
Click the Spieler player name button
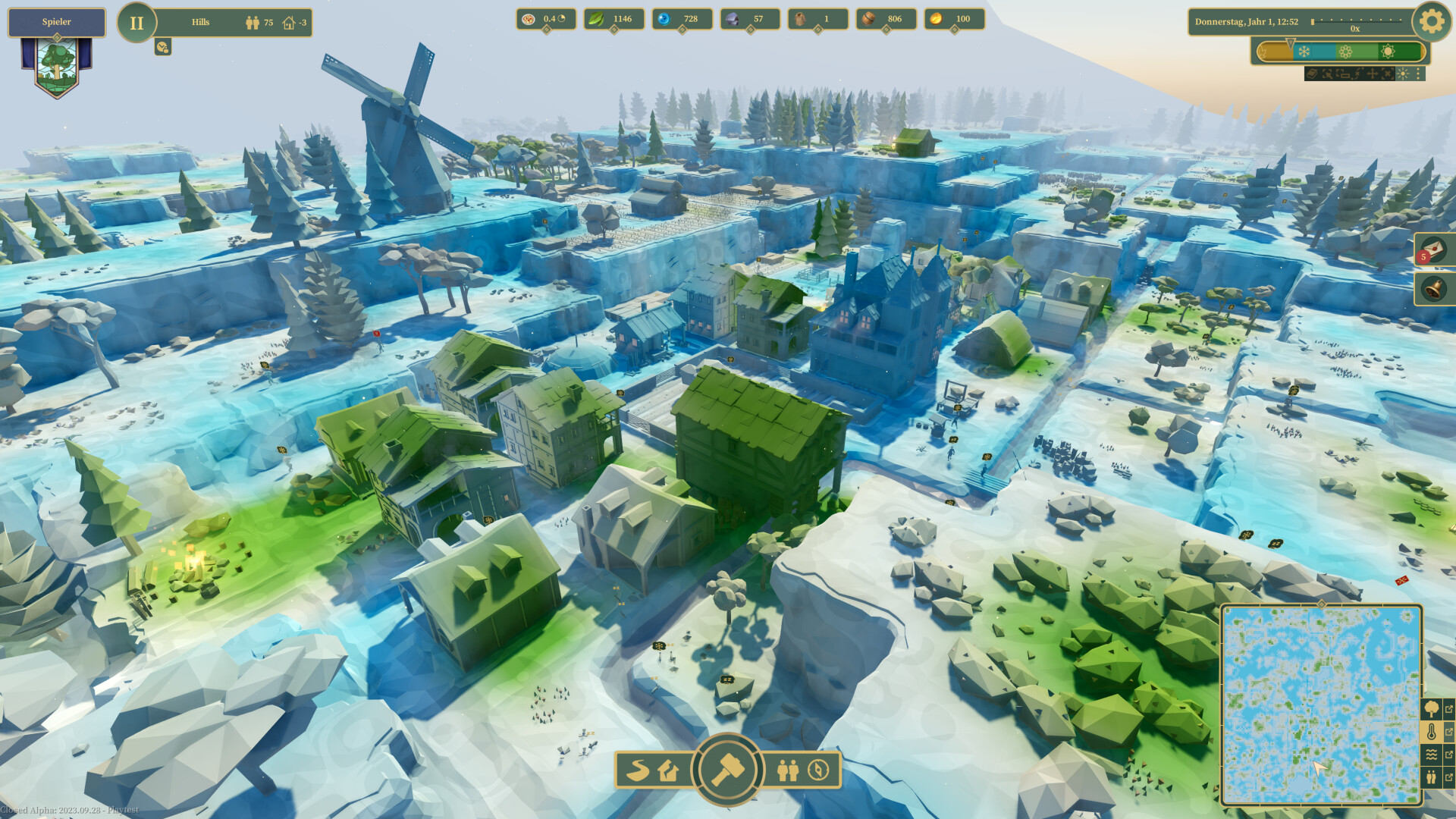(x=56, y=21)
